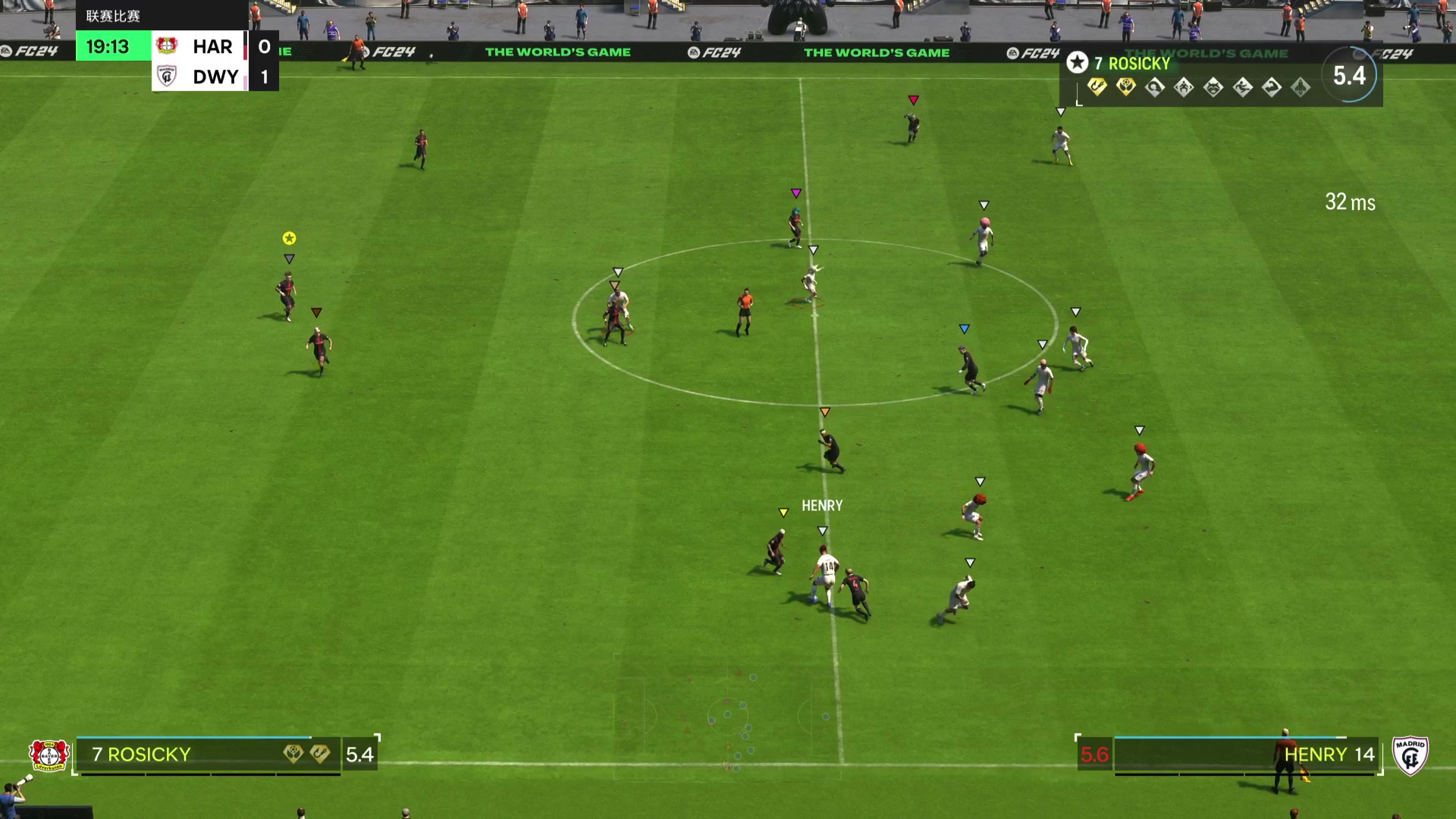Image resolution: width=1456 pixels, height=819 pixels.
Task: Select the Bayer Leverkusen crest on the scoreboard
Action: pyautogui.click(x=168, y=46)
